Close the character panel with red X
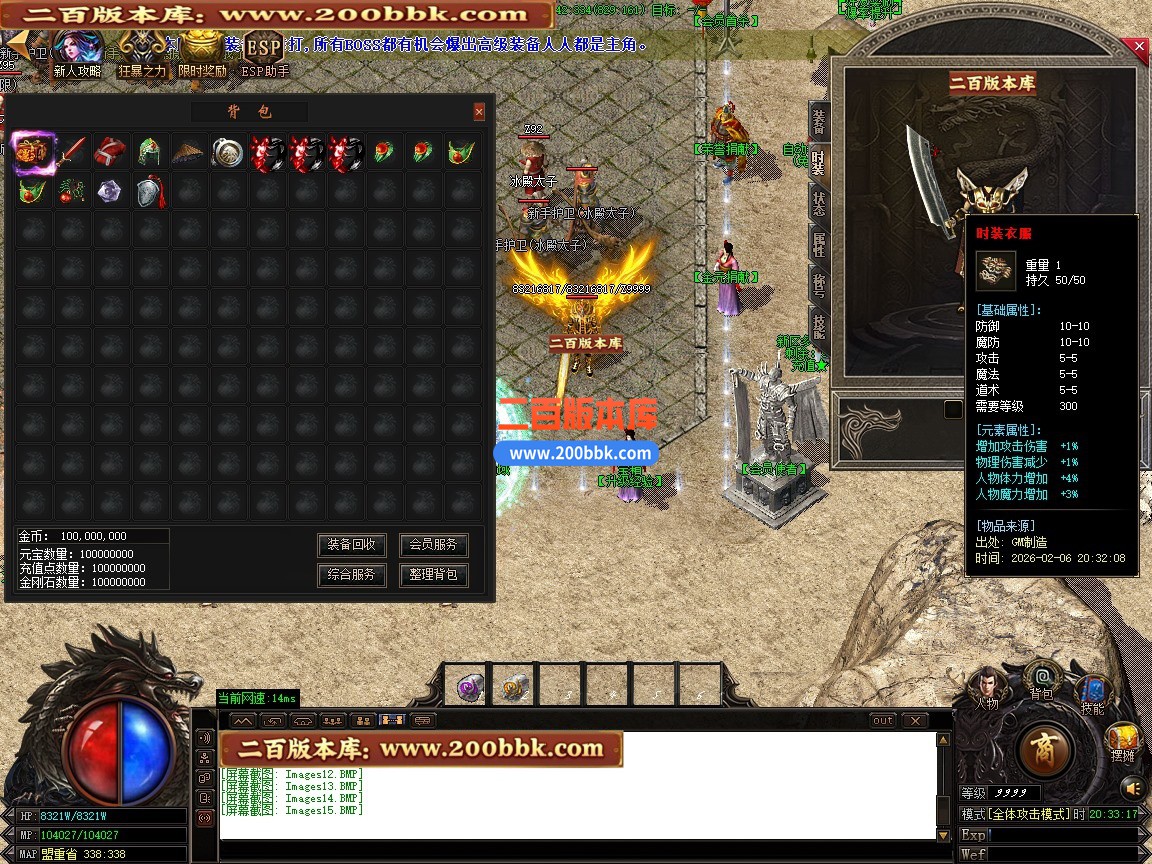The height and width of the screenshot is (864, 1152). pyautogui.click(x=1140, y=46)
